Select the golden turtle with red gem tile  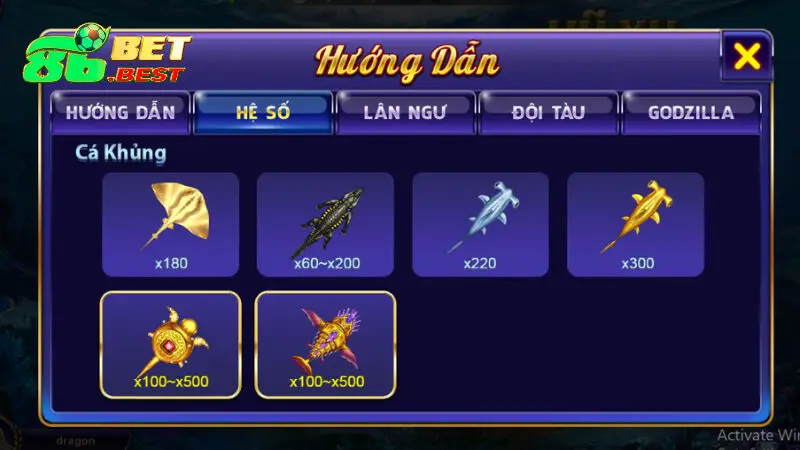[x=171, y=344]
